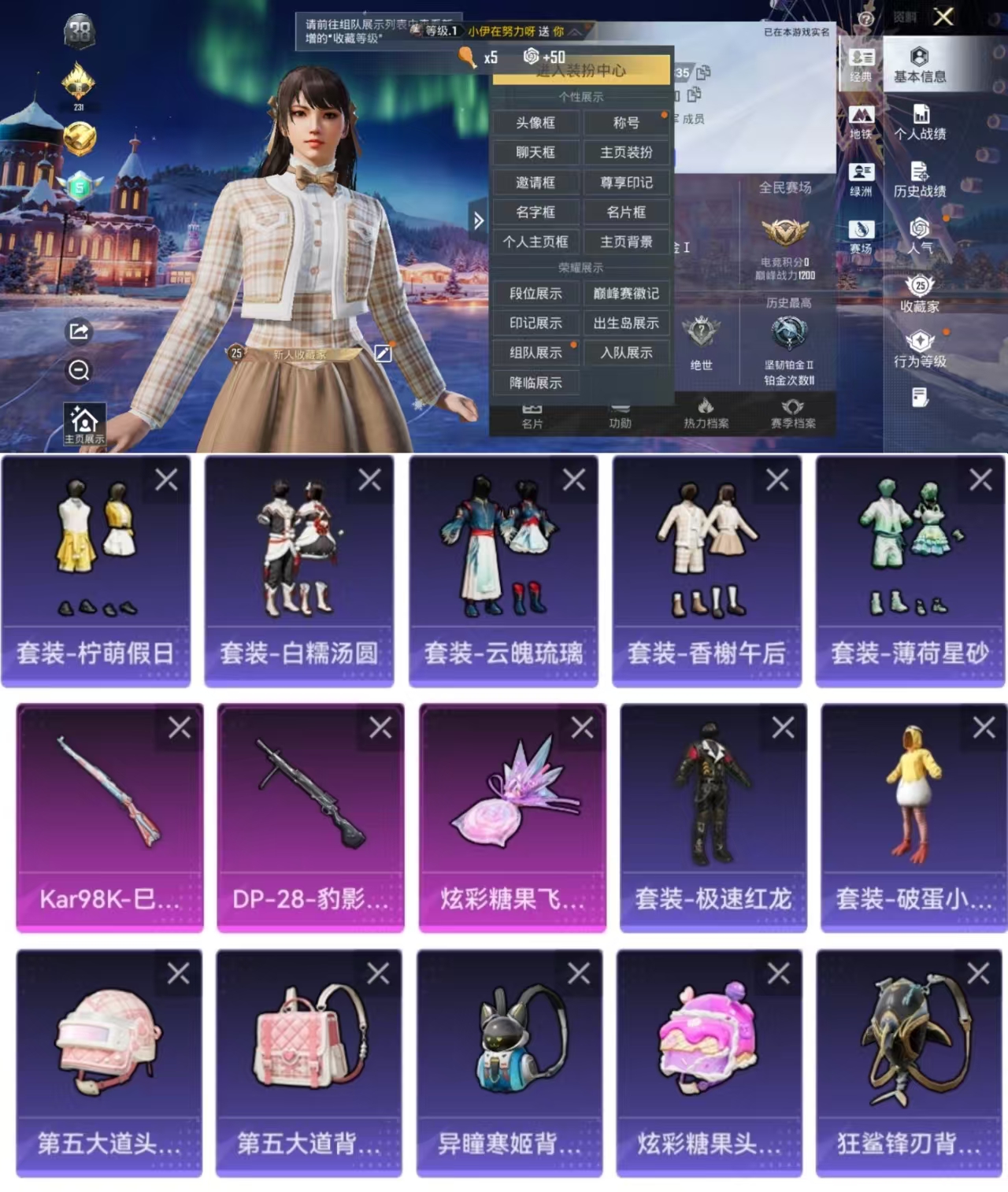Select the 赛场 arena sidebar icon
Image resolution: width=1008 pixels, height=1192 pixels.
point(861,233)
